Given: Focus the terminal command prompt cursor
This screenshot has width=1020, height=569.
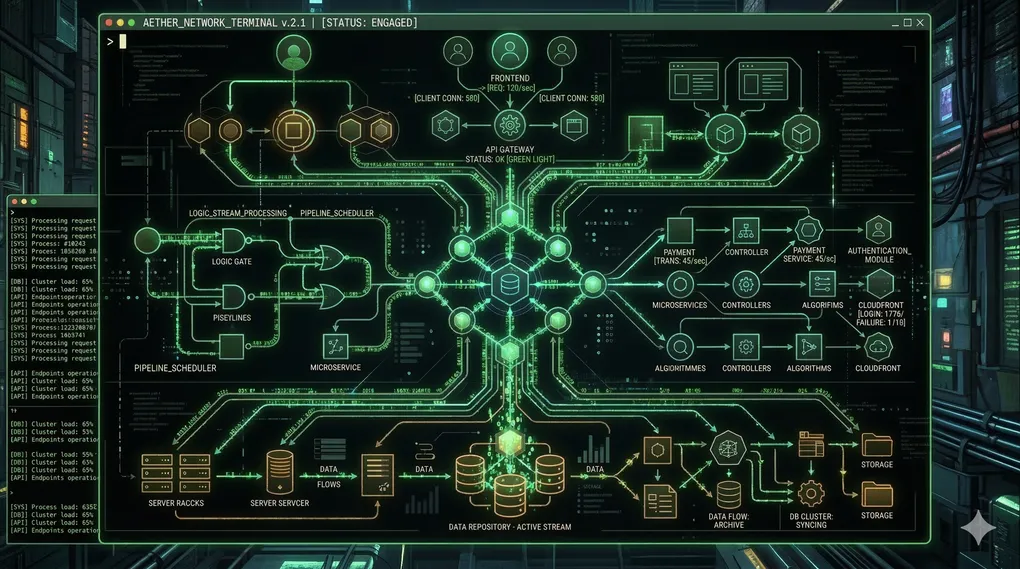Looking at the screenshot, I should point(123,41).
